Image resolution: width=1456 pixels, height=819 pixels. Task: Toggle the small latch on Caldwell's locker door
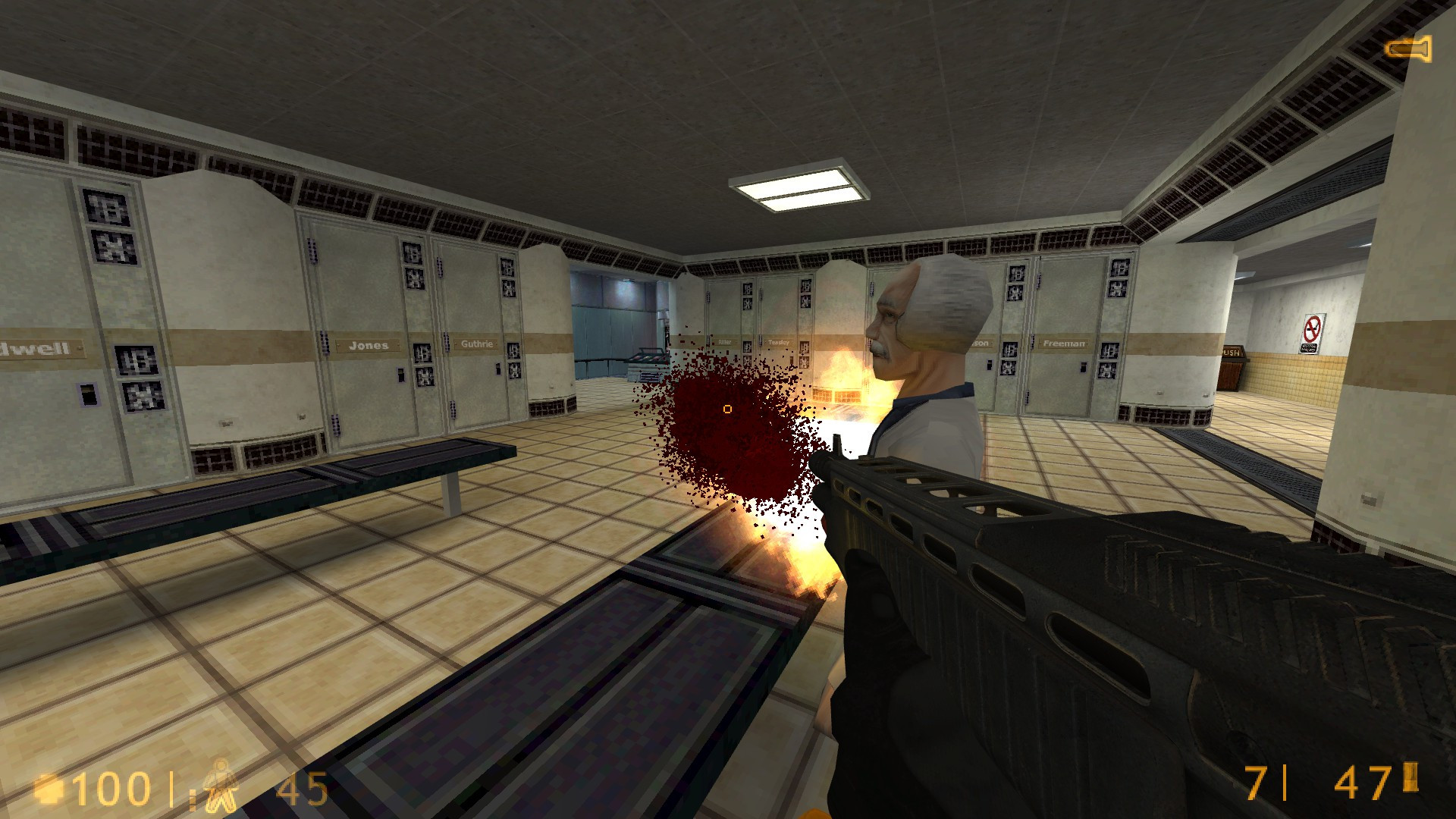click(89, 394)
